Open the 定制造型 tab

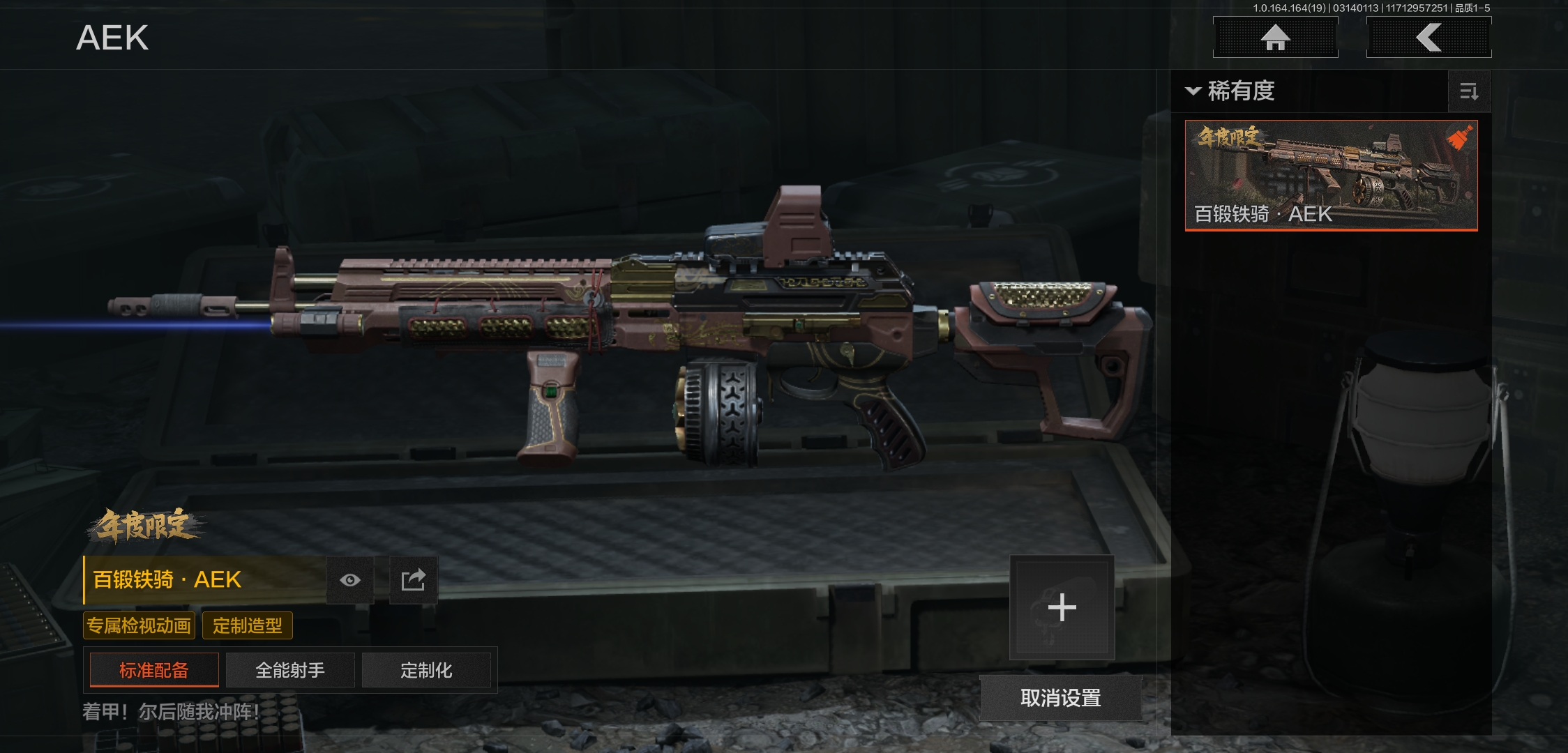[248, 625]
